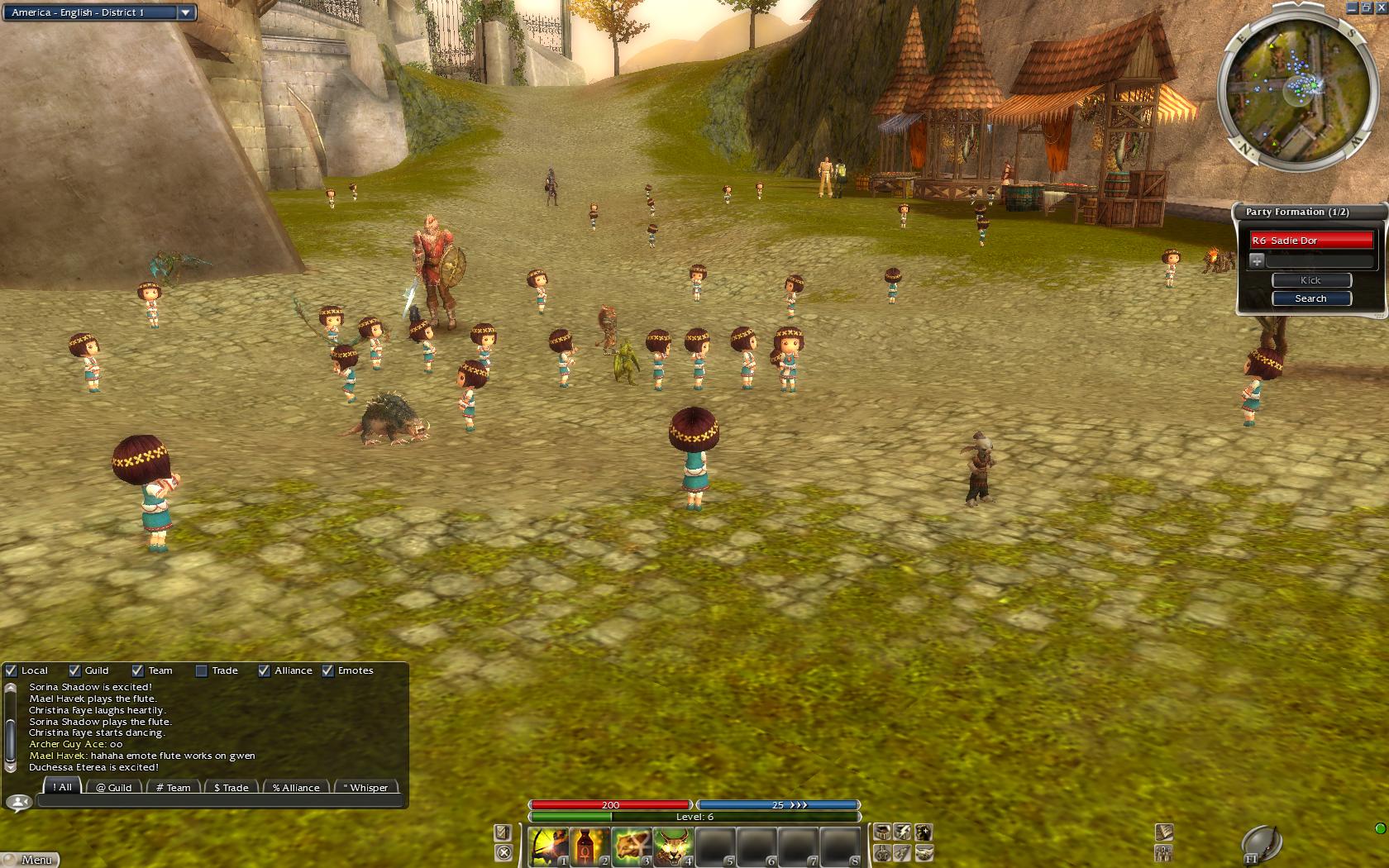Trigger the roaring horned beast skill
This screenshot has height=868, width=1389.
pyautogui.click(x=672, y=847)
